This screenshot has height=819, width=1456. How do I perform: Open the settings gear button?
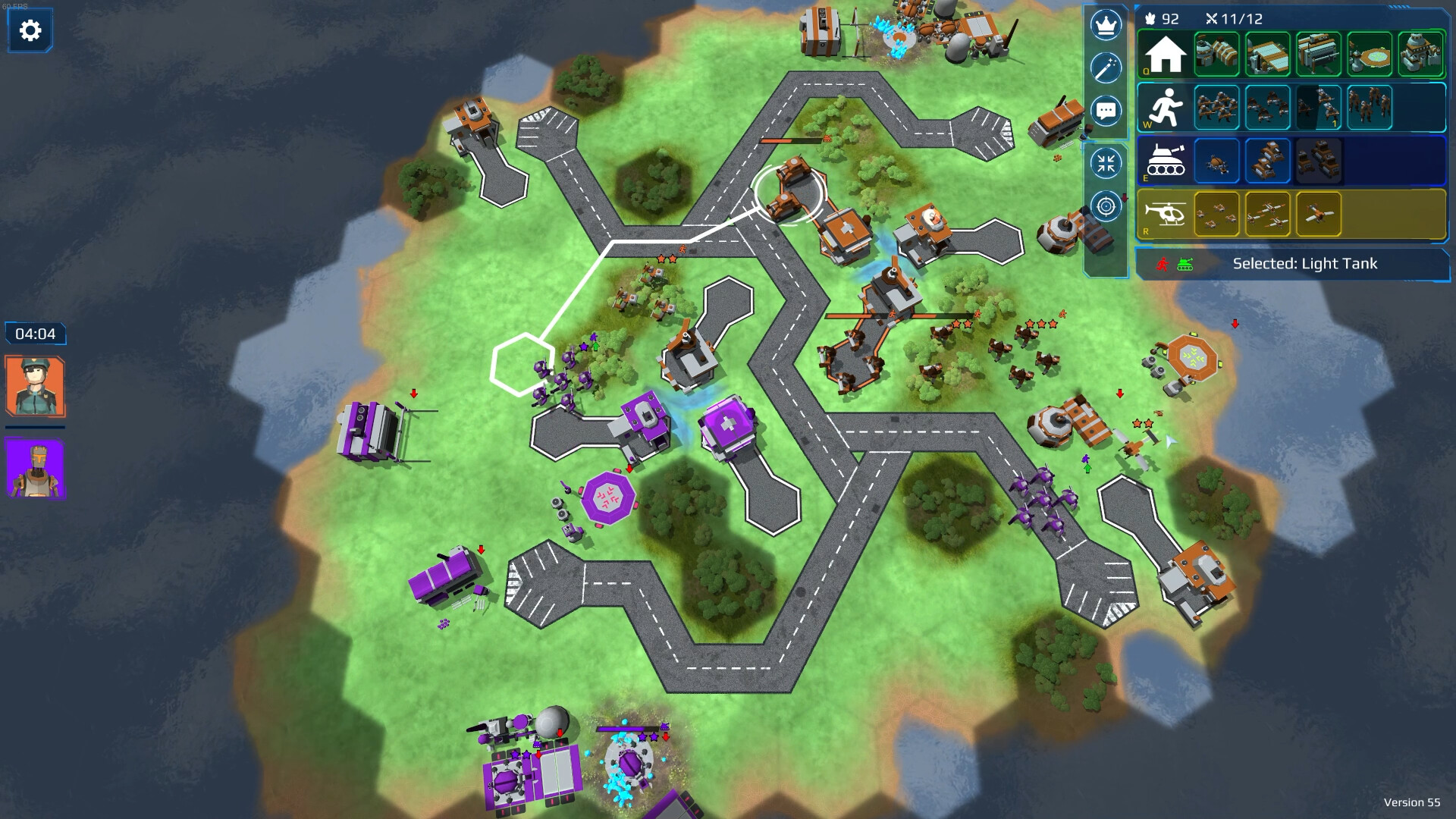(30, 30)
